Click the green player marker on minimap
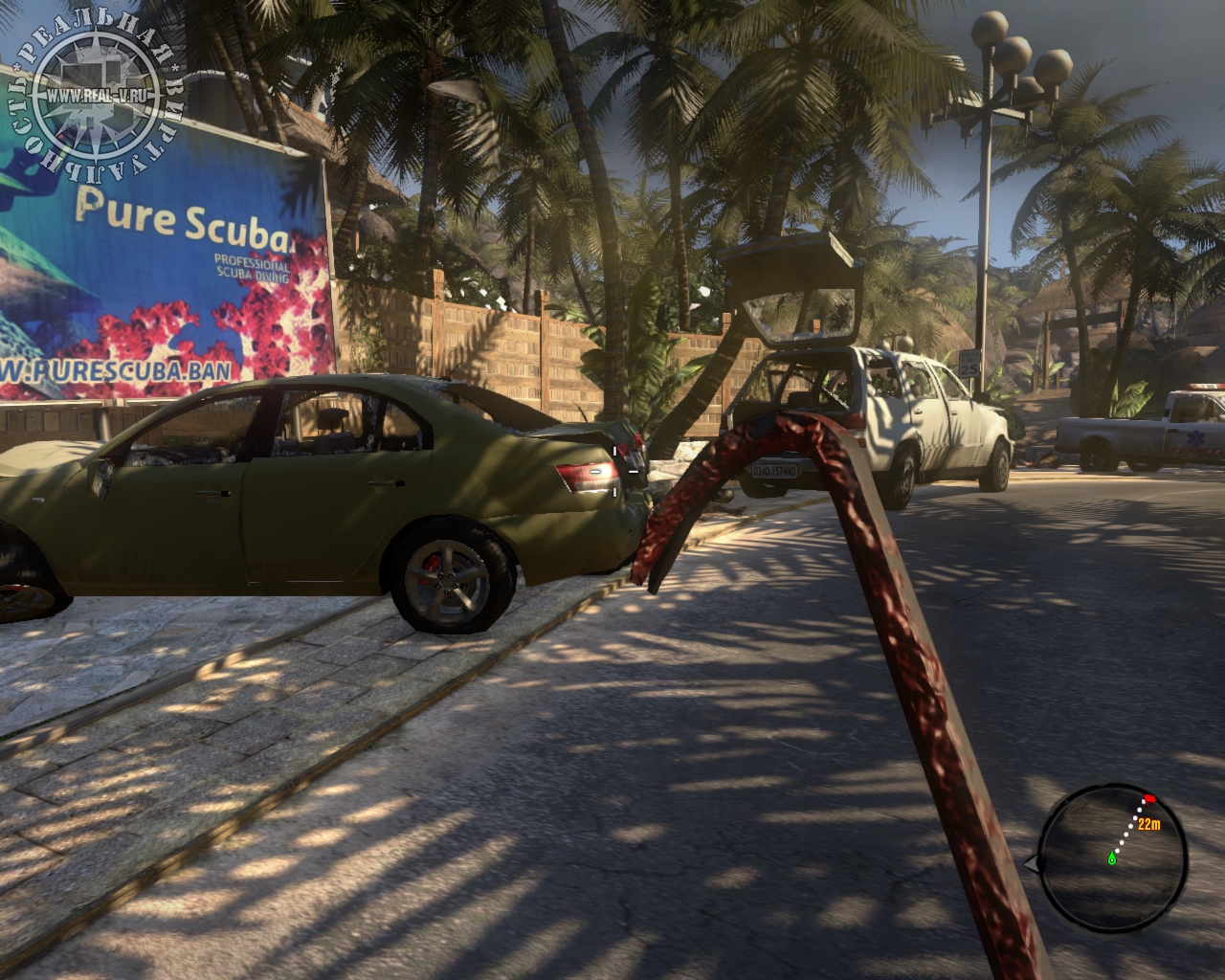1225x980 pixels. pyautogui.click(x=1112, y=857)
